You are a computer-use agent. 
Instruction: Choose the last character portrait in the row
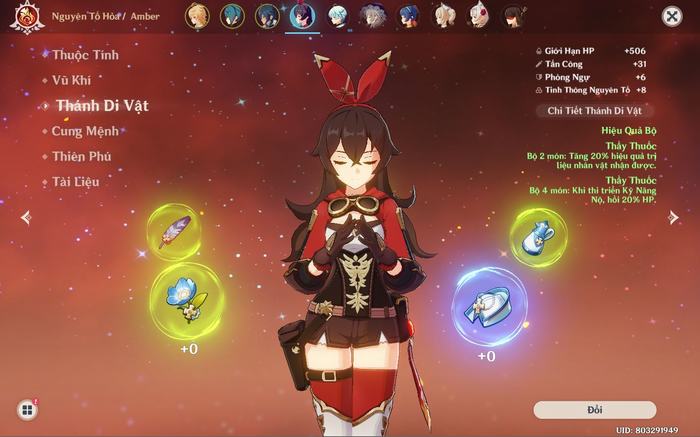point(514,16)
